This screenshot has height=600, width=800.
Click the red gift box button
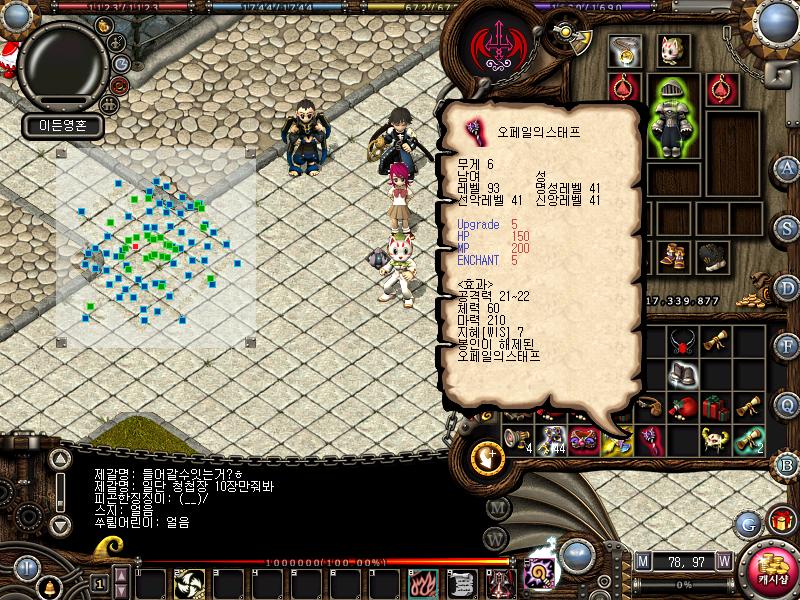[781, 520]
